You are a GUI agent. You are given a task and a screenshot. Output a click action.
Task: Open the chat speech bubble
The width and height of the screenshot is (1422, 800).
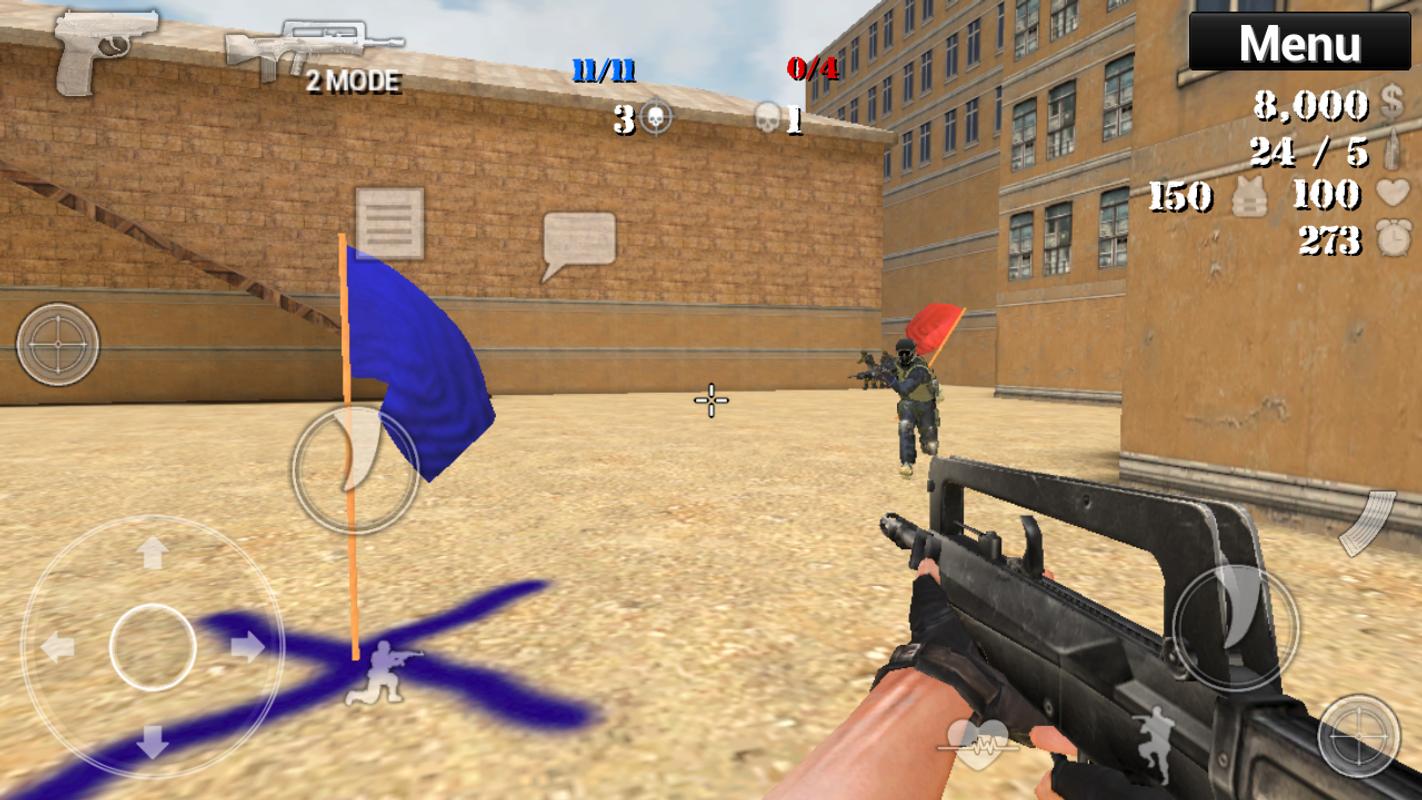[578, 243]
